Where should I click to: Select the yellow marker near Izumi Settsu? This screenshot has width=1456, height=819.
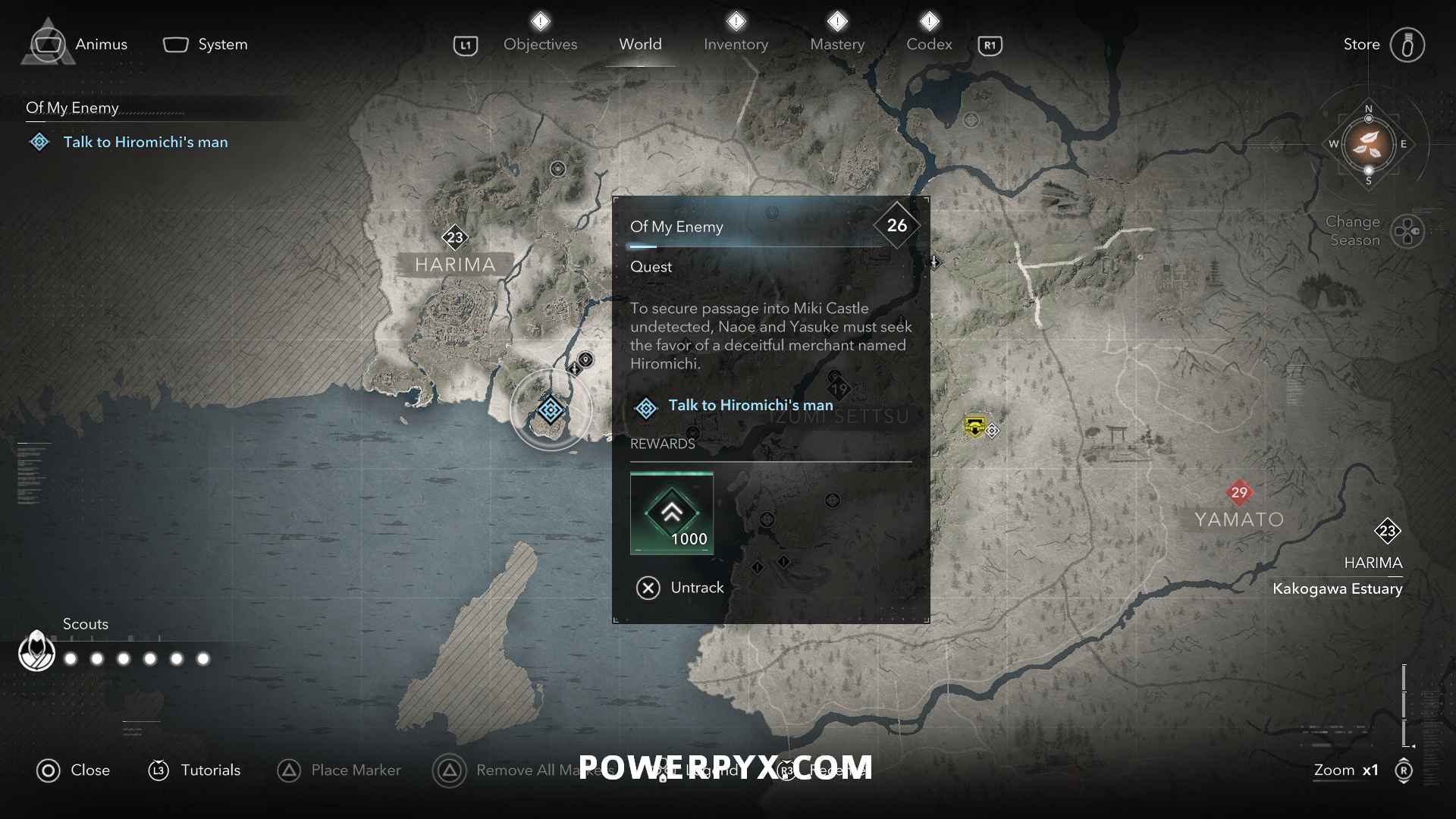pos(974,425)
